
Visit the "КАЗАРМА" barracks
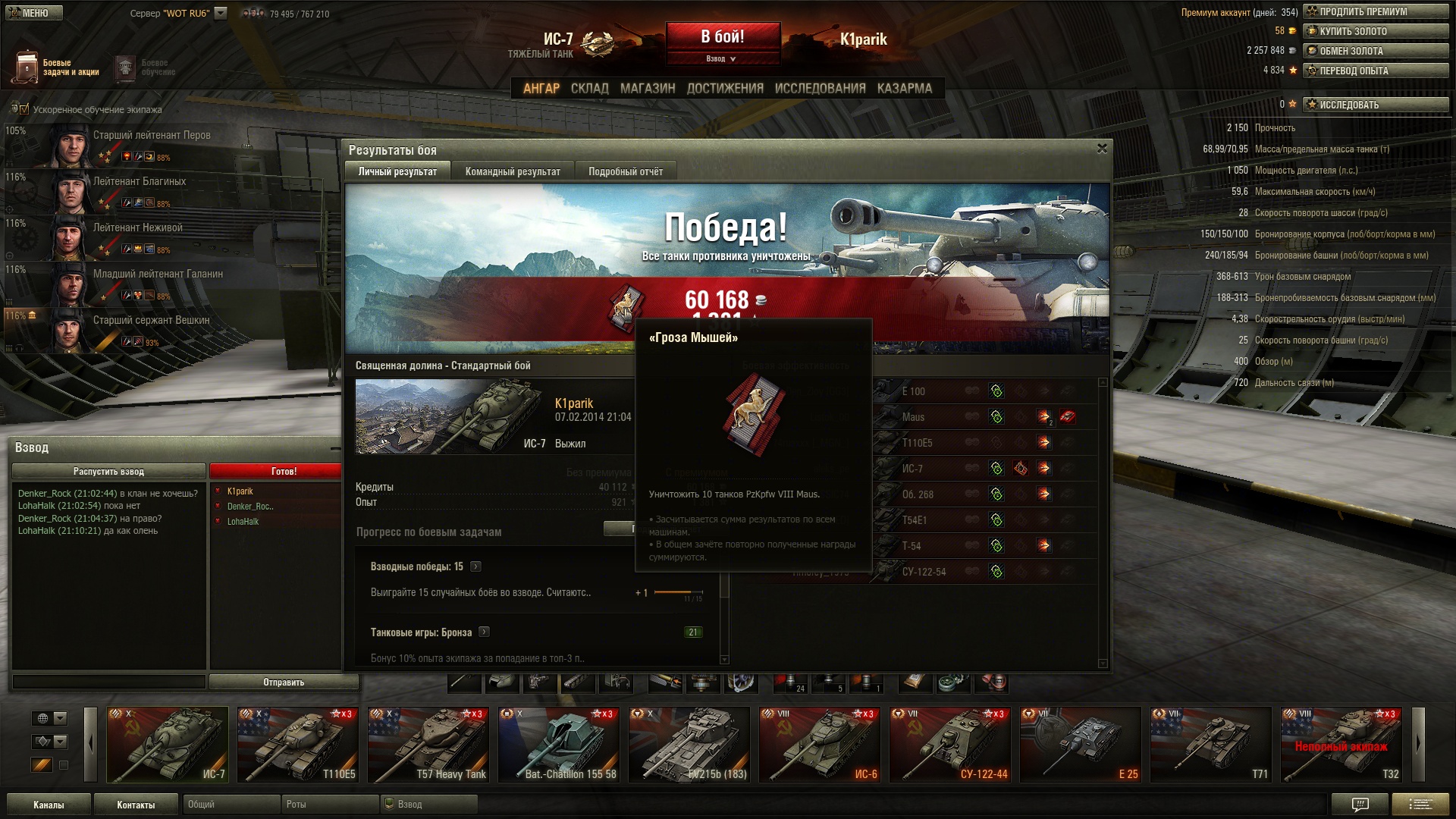click(x=905, y=88)
